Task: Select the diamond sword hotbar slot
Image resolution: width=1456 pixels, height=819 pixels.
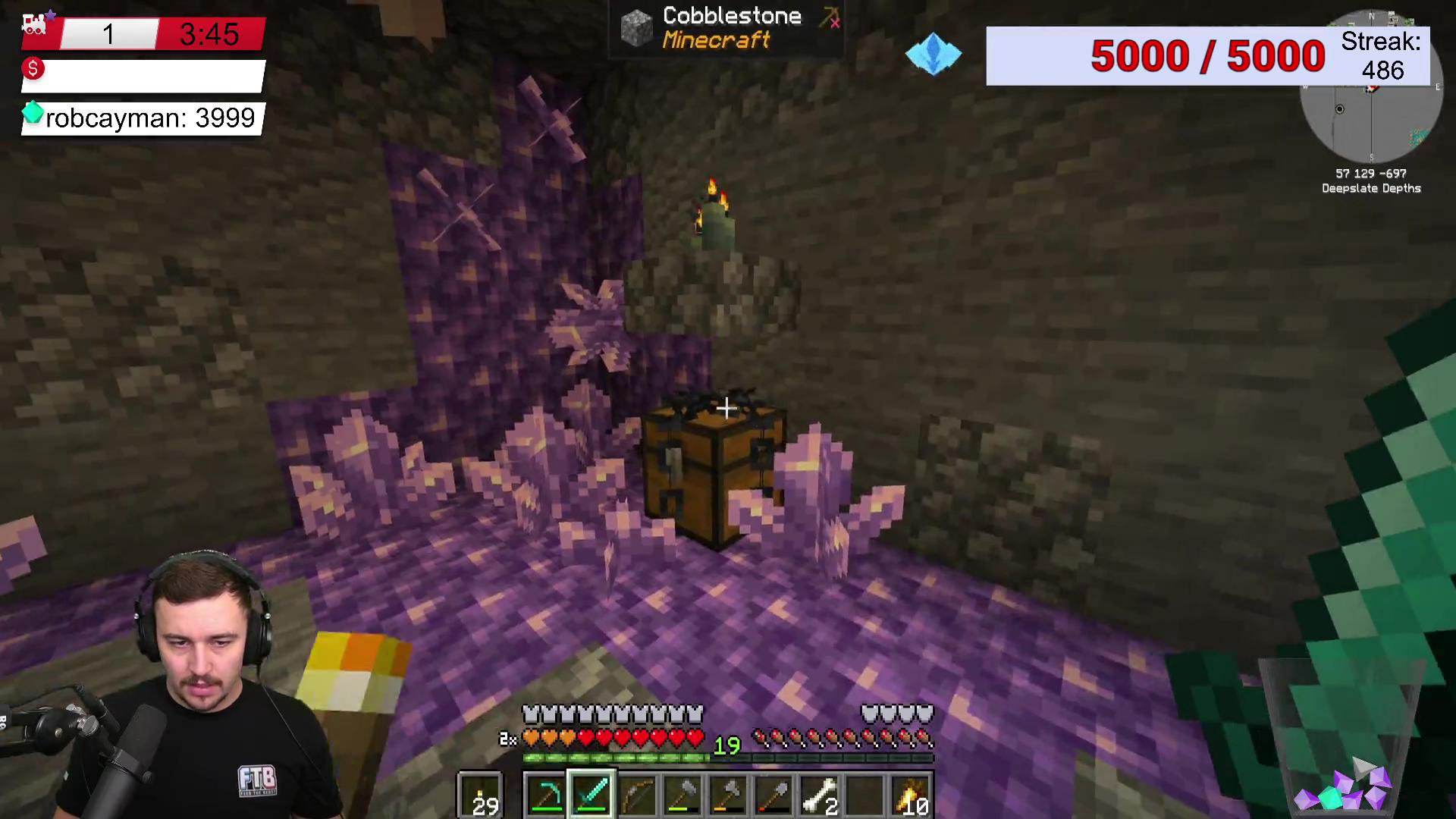Action: pyautogui.click(x=591, y=795)
